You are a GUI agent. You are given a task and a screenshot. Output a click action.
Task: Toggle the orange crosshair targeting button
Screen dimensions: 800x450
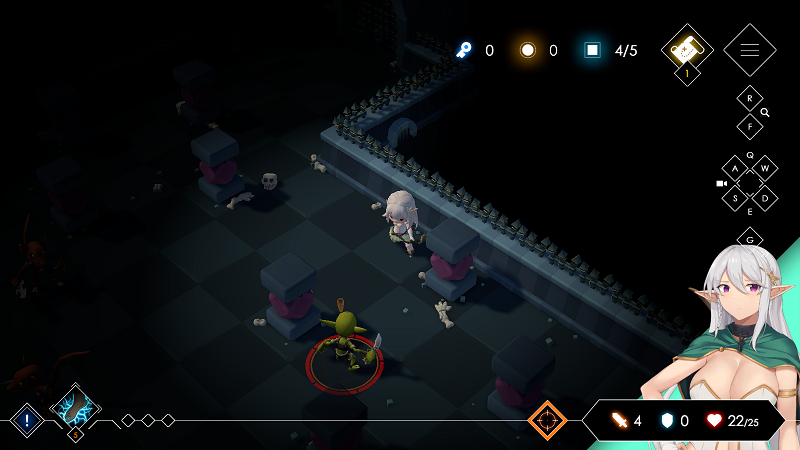547,420
